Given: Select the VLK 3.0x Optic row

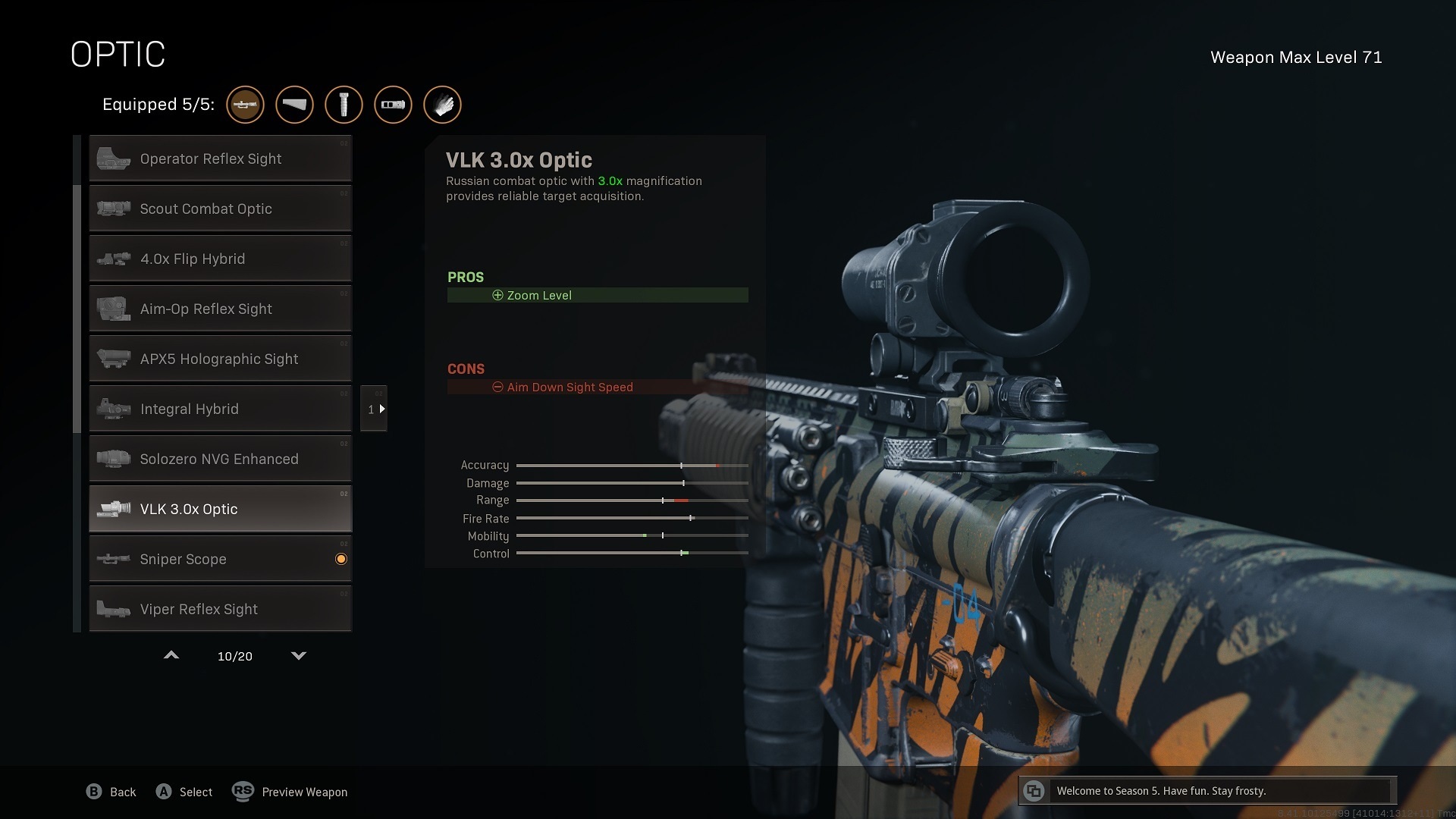Looking at the screenshot, I should 220,509.
